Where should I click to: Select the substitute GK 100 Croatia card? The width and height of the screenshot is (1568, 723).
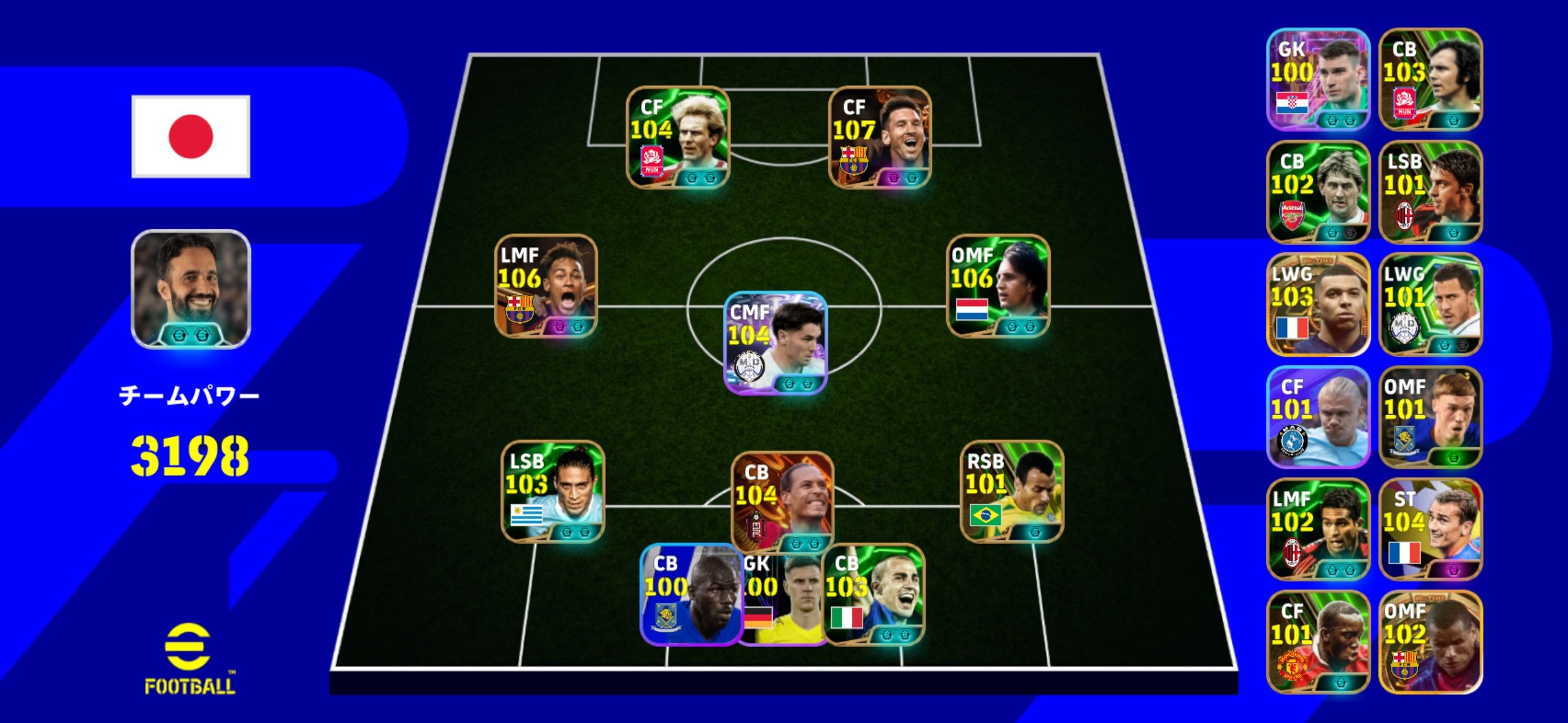coord(1318,79)
